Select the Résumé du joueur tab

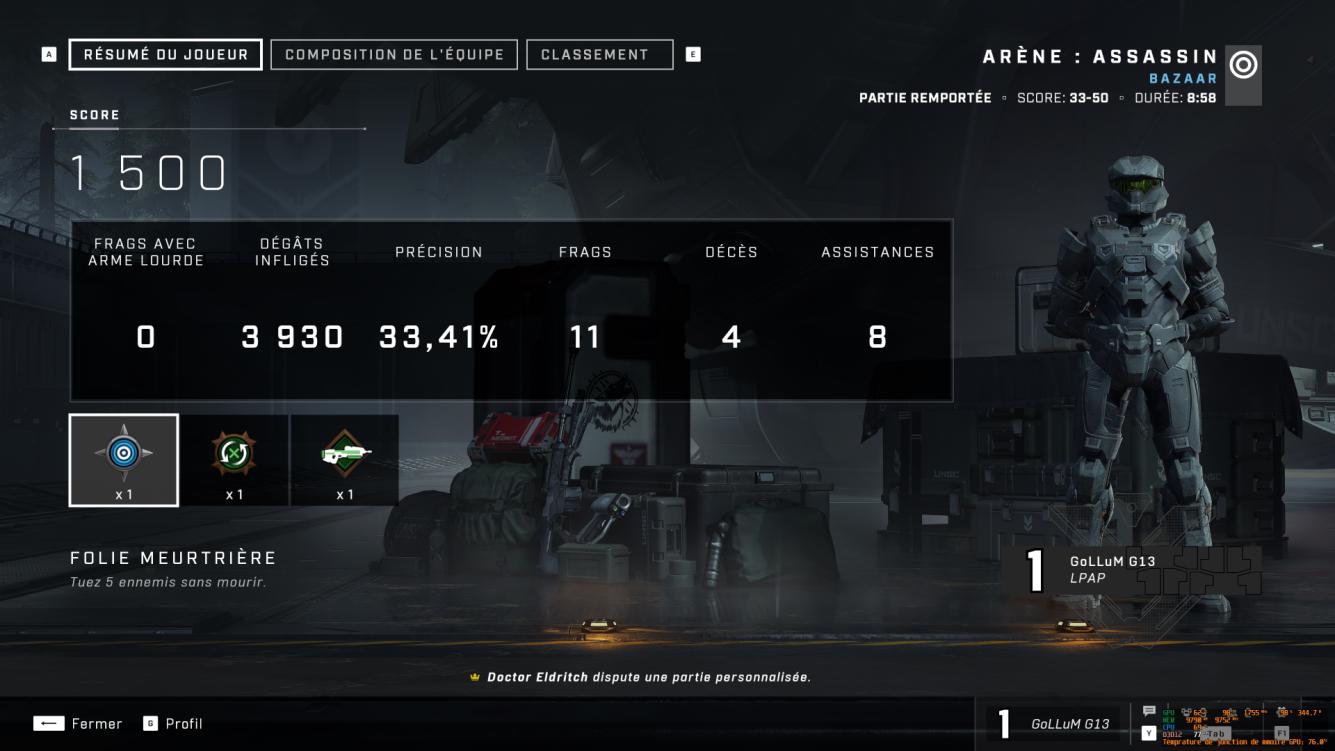tap(163, 54)
